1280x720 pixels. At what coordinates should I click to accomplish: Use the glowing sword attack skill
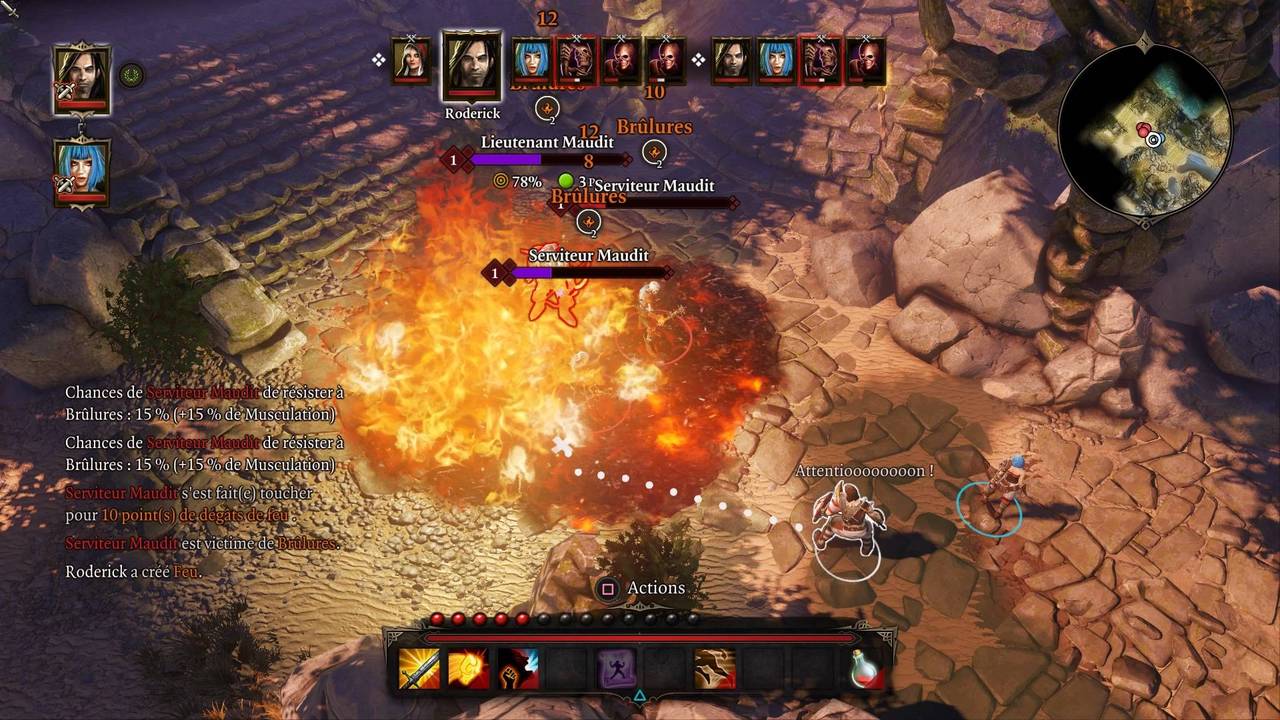[419, 668]
